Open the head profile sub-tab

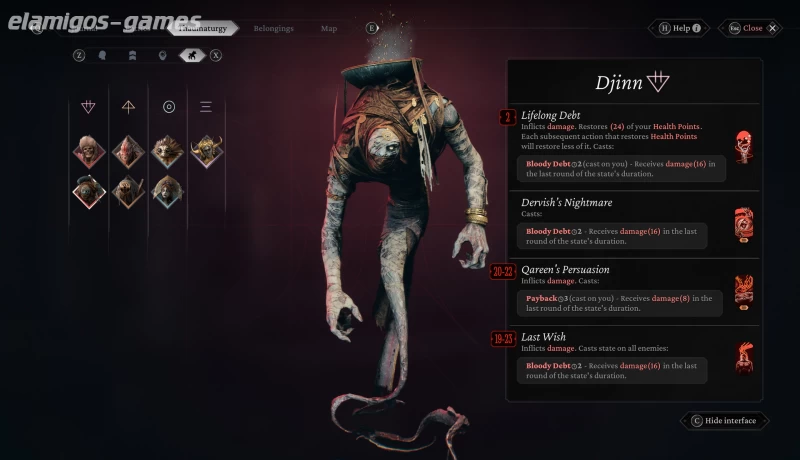point(103,55)
